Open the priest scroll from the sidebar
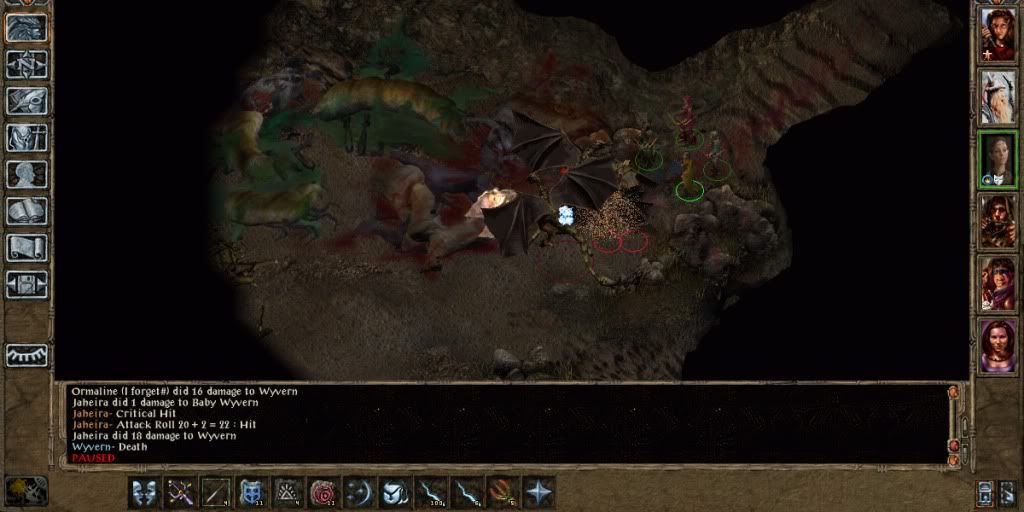 click(26, 248)
